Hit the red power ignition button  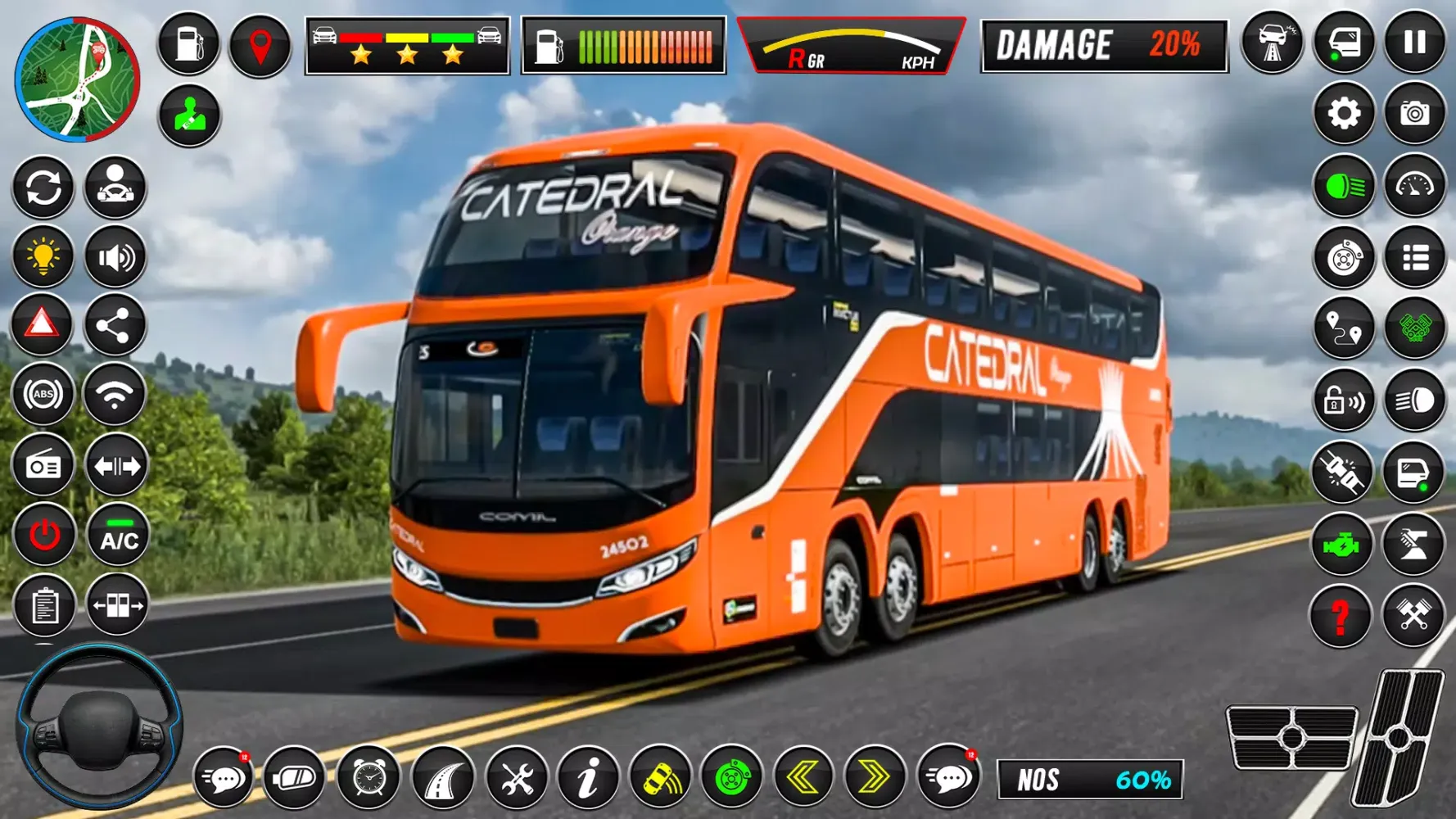44,536
